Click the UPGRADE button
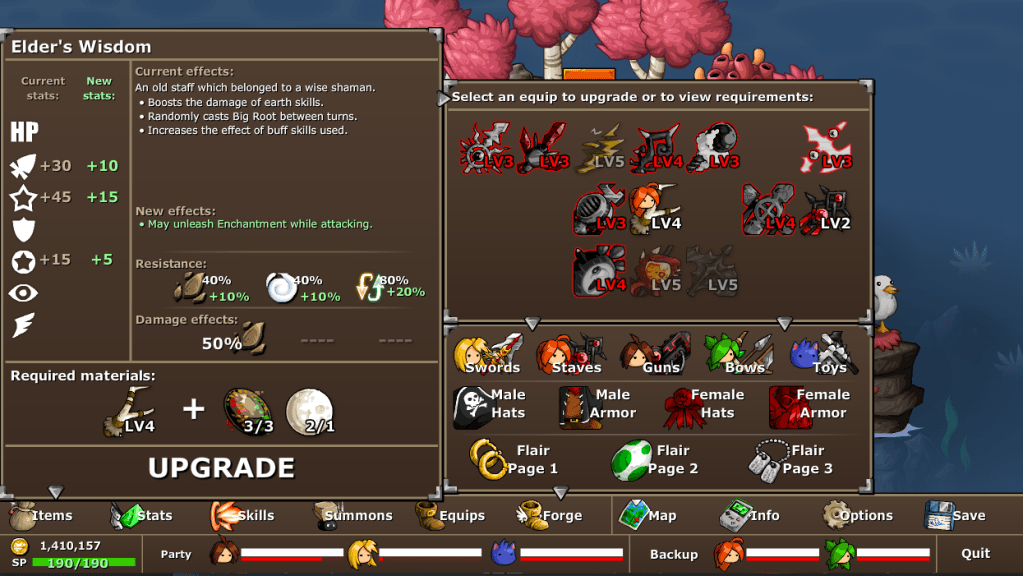Screen dimensions: 1023x576 pos(221,468)
